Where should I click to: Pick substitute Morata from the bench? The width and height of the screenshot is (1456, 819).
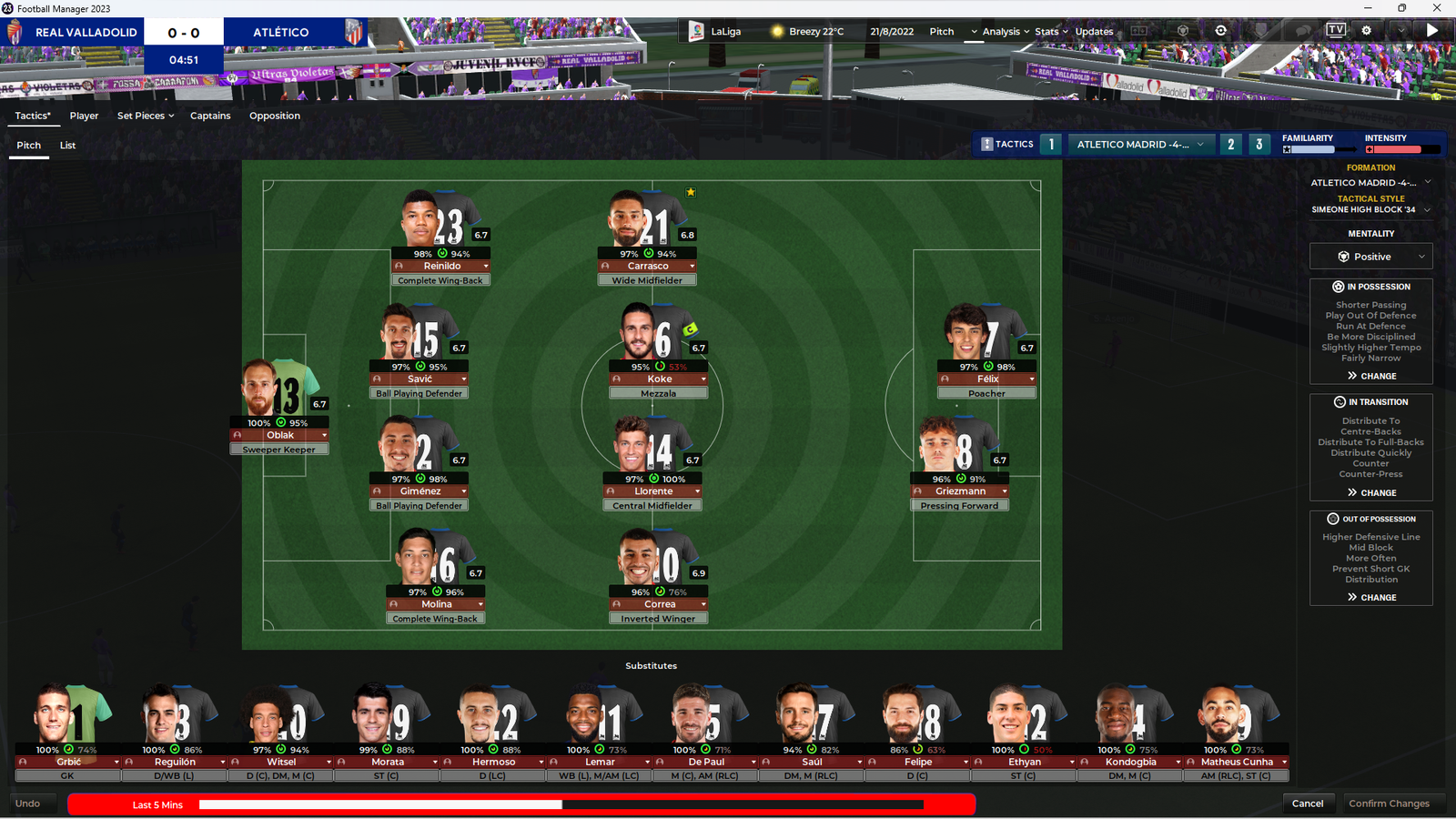pos(387,763)
